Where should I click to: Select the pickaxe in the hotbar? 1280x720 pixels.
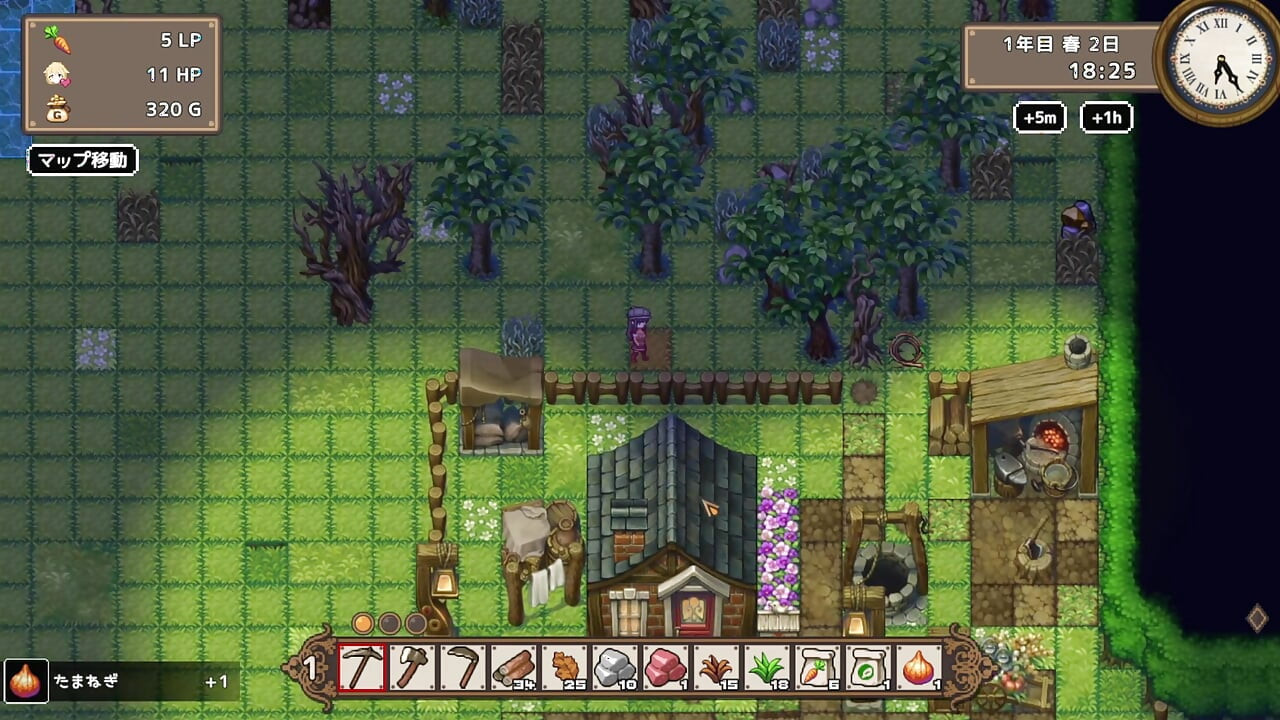[x=362, y=667]
